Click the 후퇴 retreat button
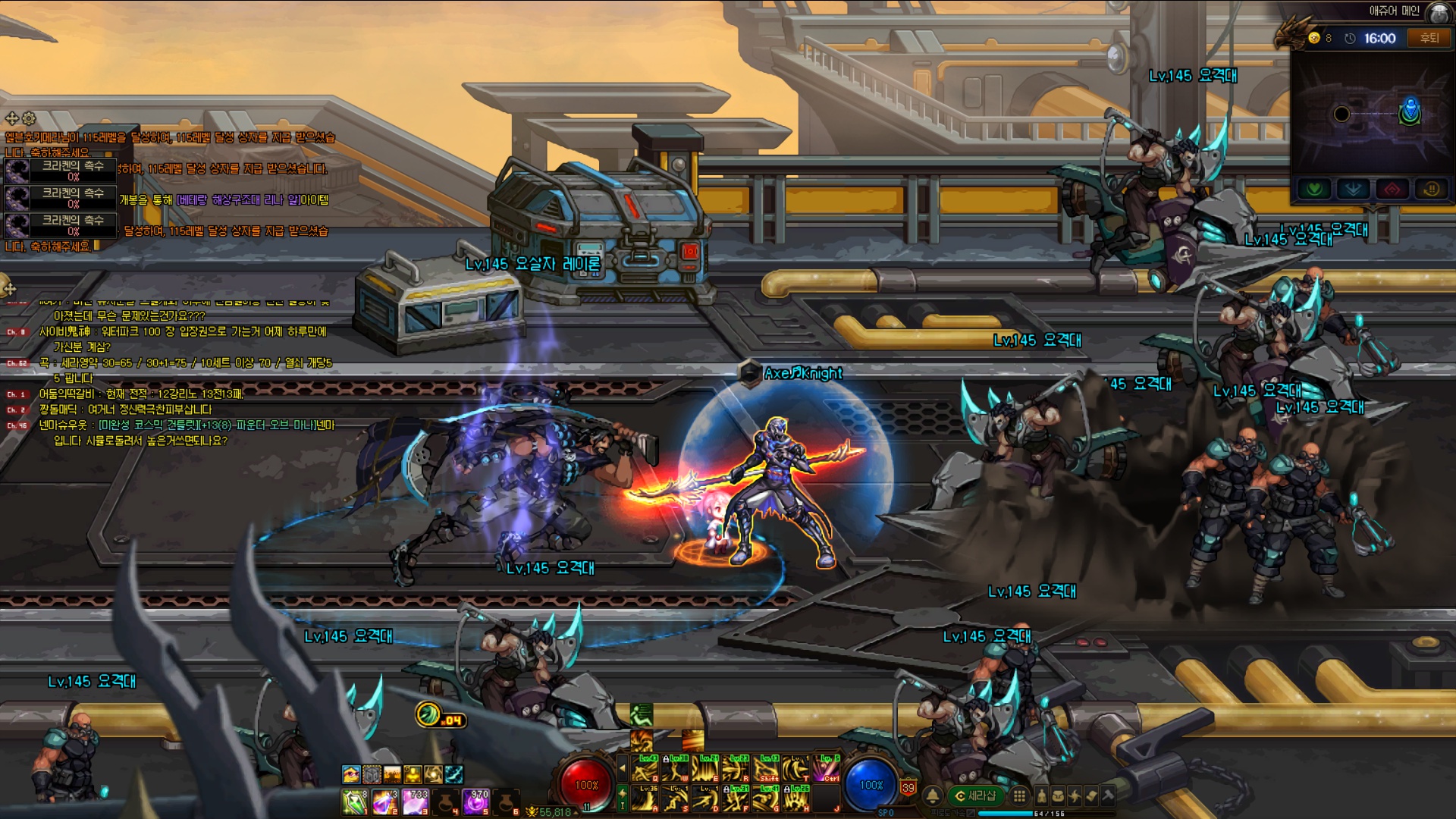This screenshot has width=1456, height=819. click(x=1429, y=38)
